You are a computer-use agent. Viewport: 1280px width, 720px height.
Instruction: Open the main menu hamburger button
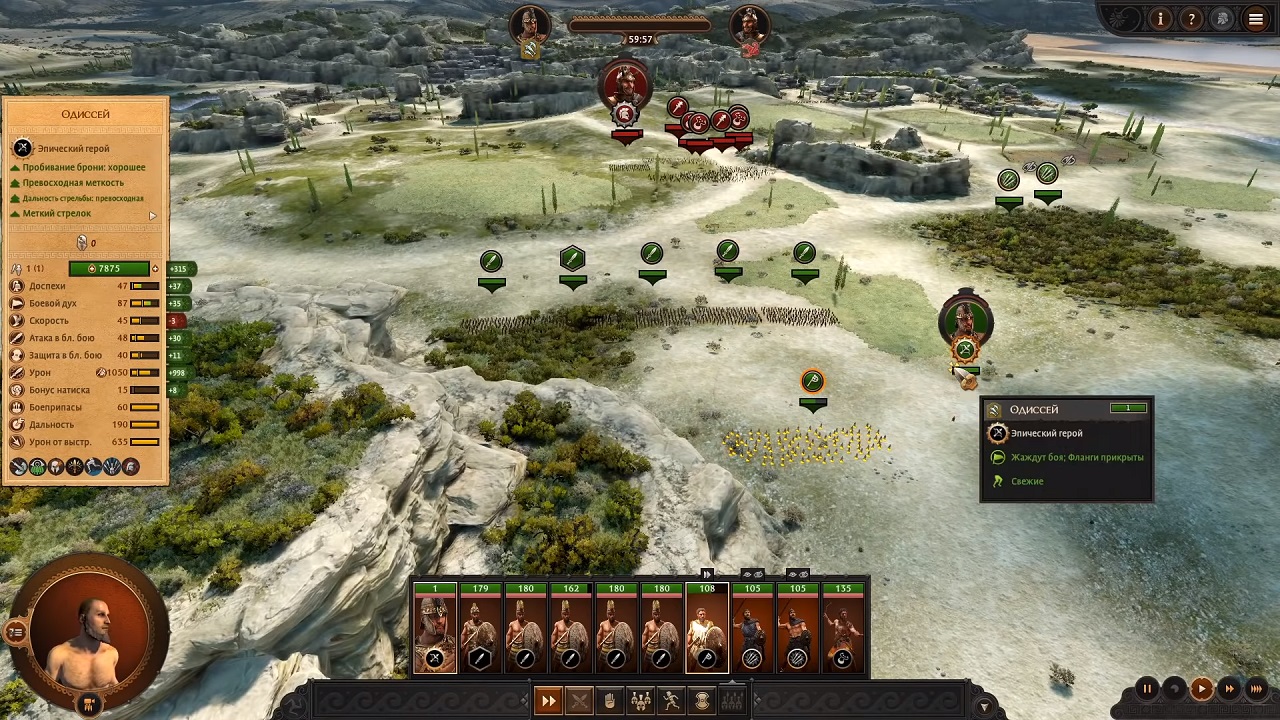(x=1256, y=18)
